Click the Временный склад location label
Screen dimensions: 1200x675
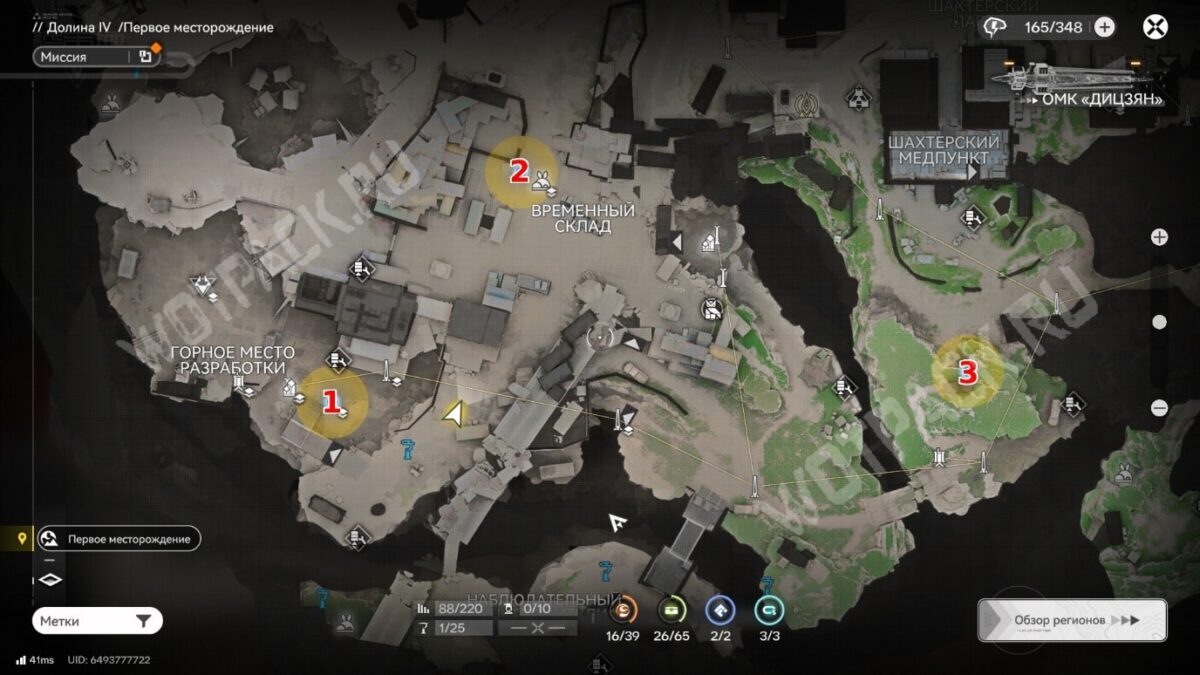[x=583, y=218]
